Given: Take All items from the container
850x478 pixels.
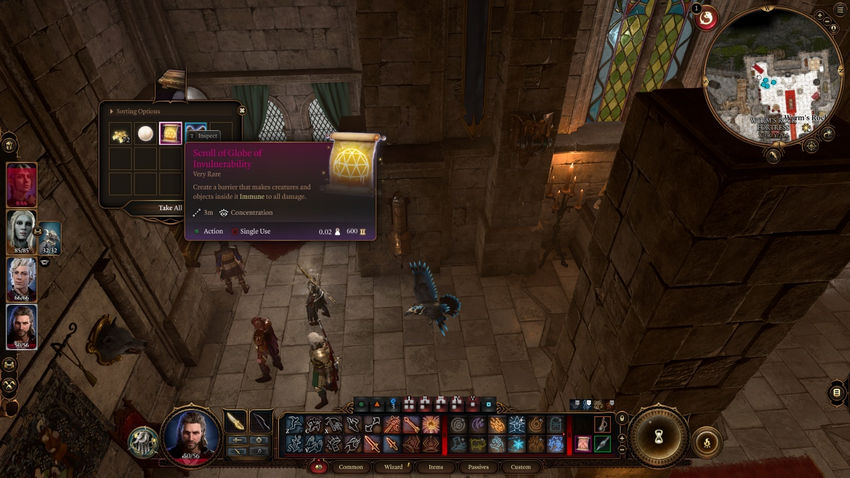Looking at the screenshot, I should coord(170,208).
